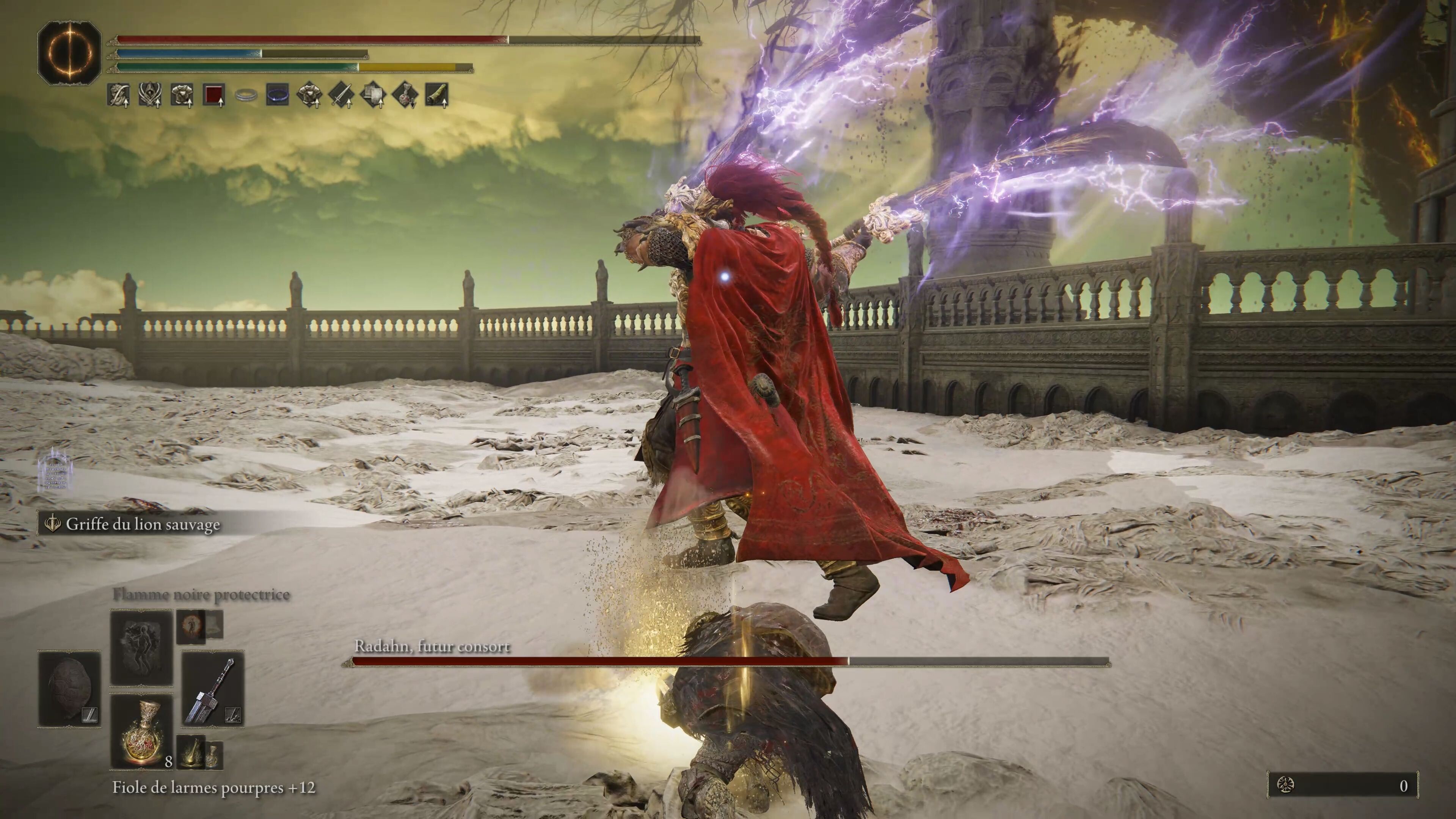Click the paper sheets buff icon
This screenshot has width=1456, height=819.
coord(373,95)
